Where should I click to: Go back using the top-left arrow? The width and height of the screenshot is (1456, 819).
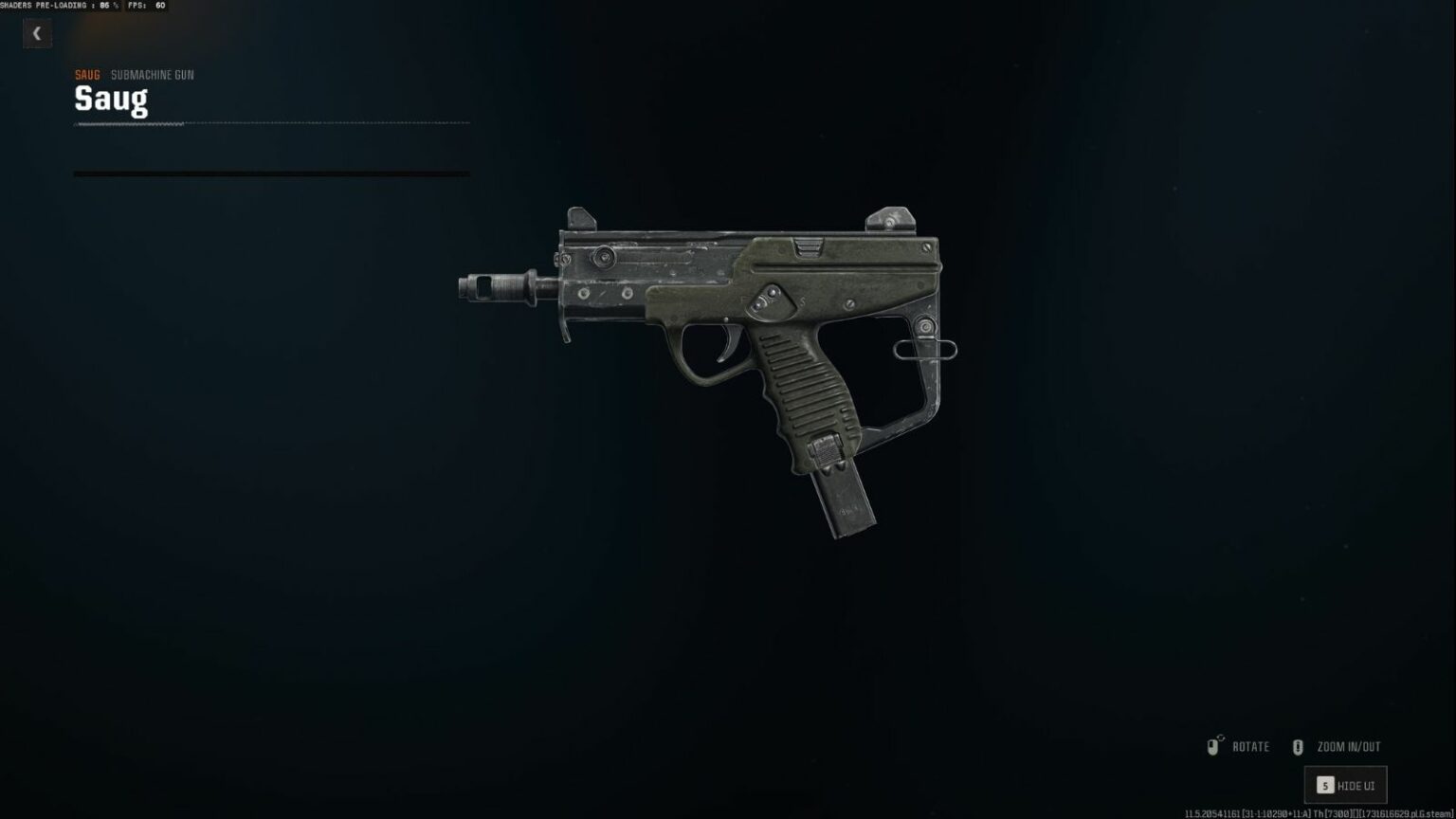tap(37, 34)
